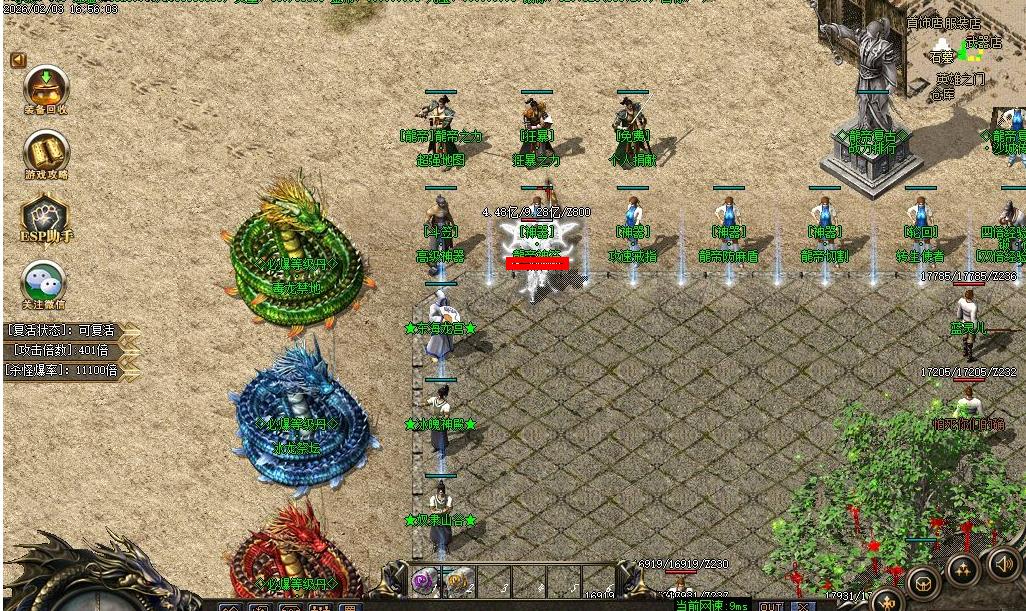Collapse the side icon panel with arrow button
Viewport: 1026px width, 611px height.
point(18,60)
